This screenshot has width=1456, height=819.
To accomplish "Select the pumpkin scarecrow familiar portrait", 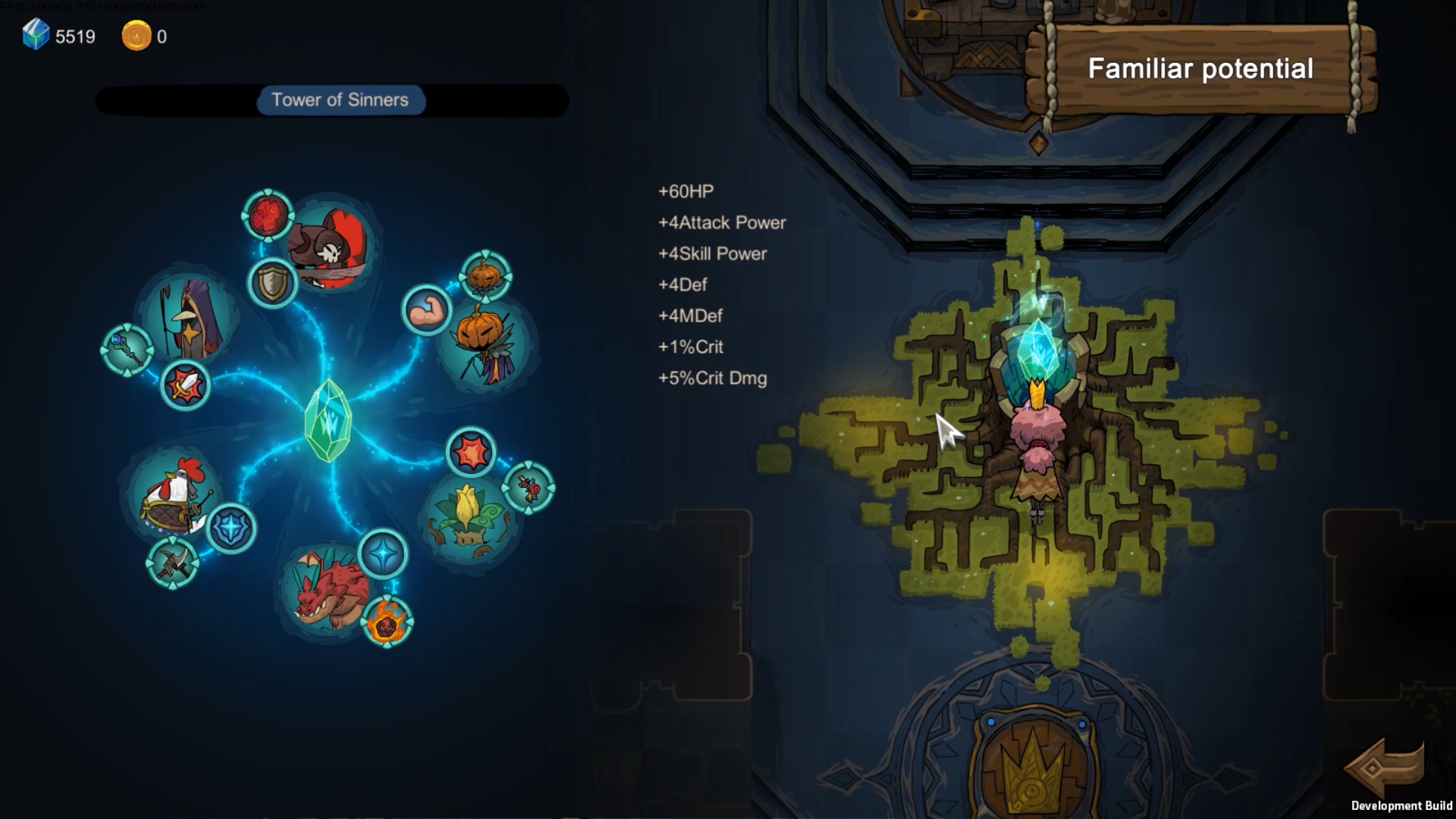I will click(486, 345).
